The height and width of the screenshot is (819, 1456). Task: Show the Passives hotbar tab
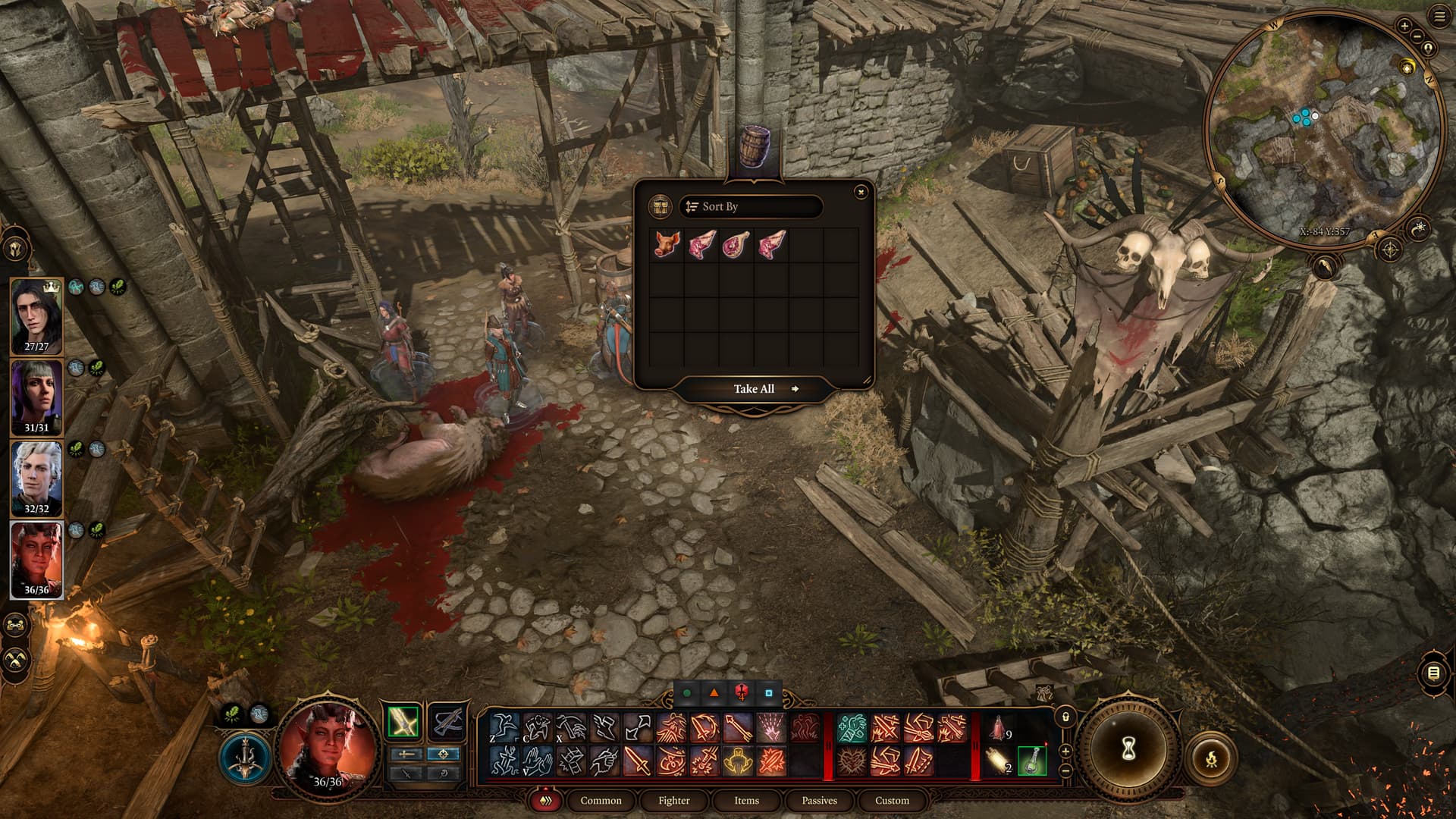coord(819,800)
